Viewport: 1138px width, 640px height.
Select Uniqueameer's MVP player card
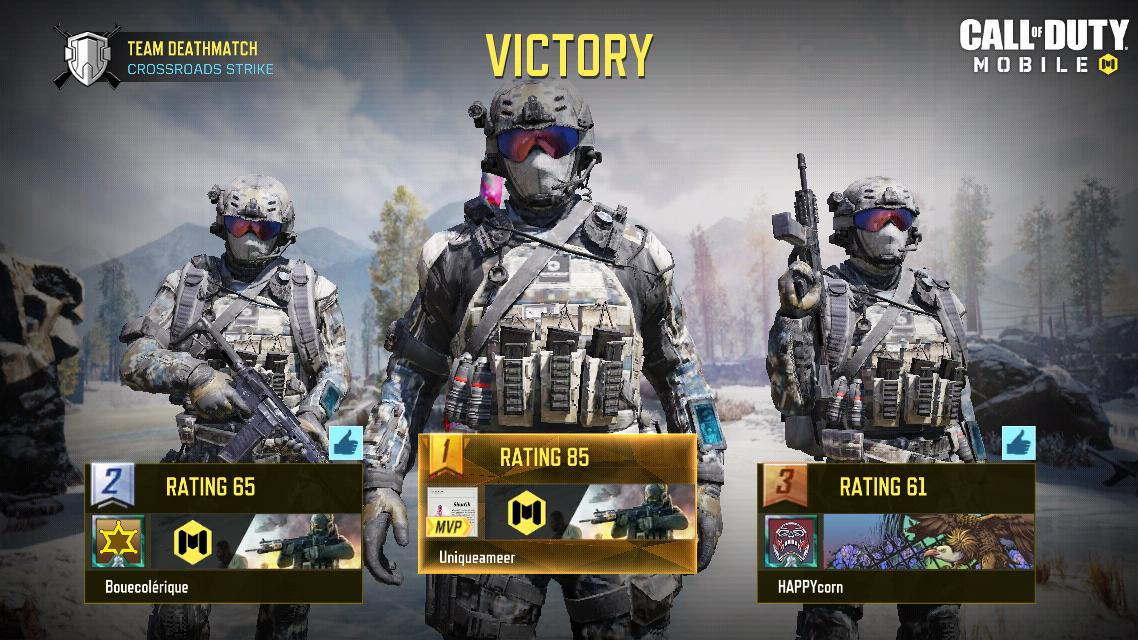pyautogui.click(x=557, y=503)
